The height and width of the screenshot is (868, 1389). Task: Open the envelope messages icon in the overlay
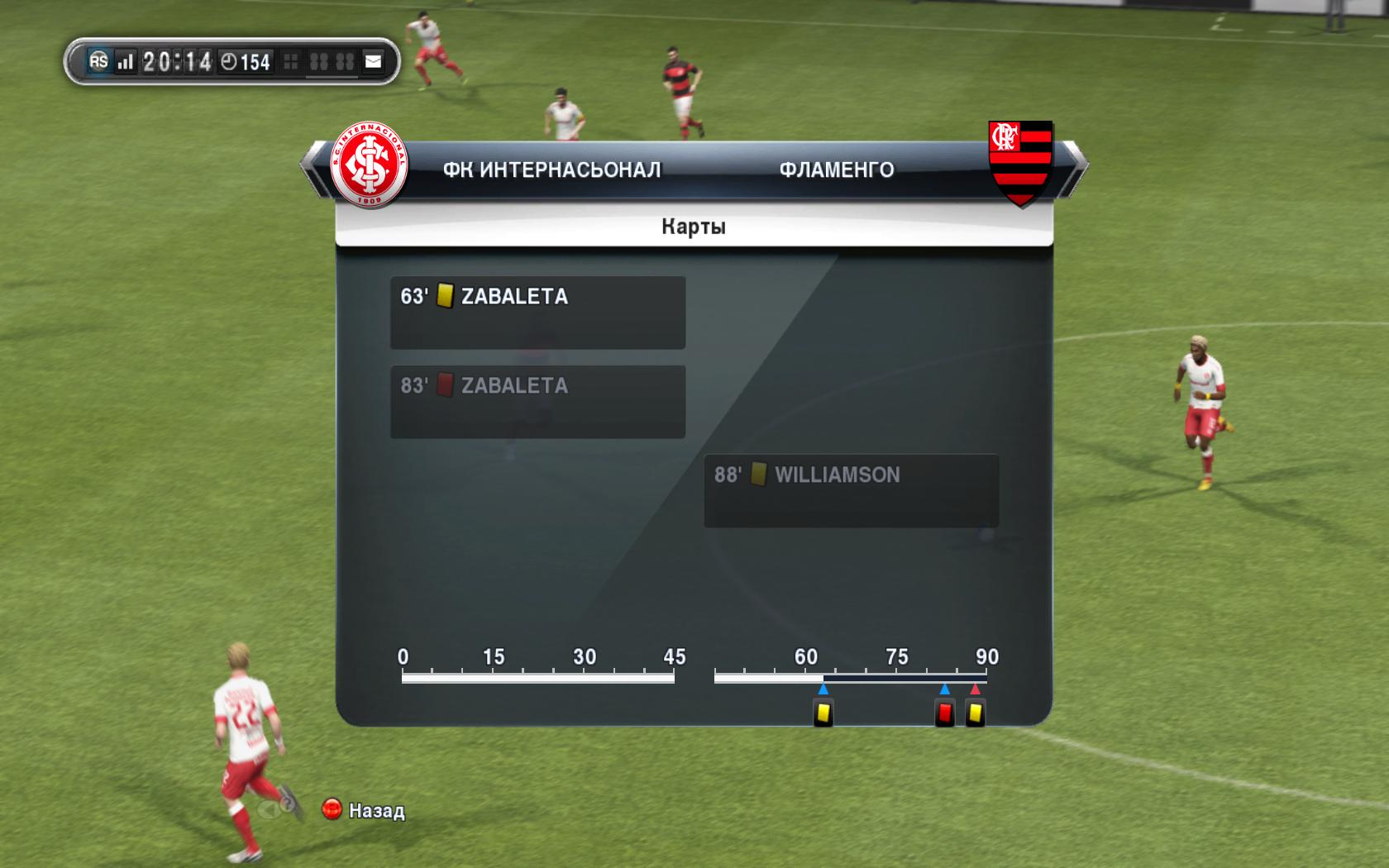pyautogui.click(x=374, y=61)
